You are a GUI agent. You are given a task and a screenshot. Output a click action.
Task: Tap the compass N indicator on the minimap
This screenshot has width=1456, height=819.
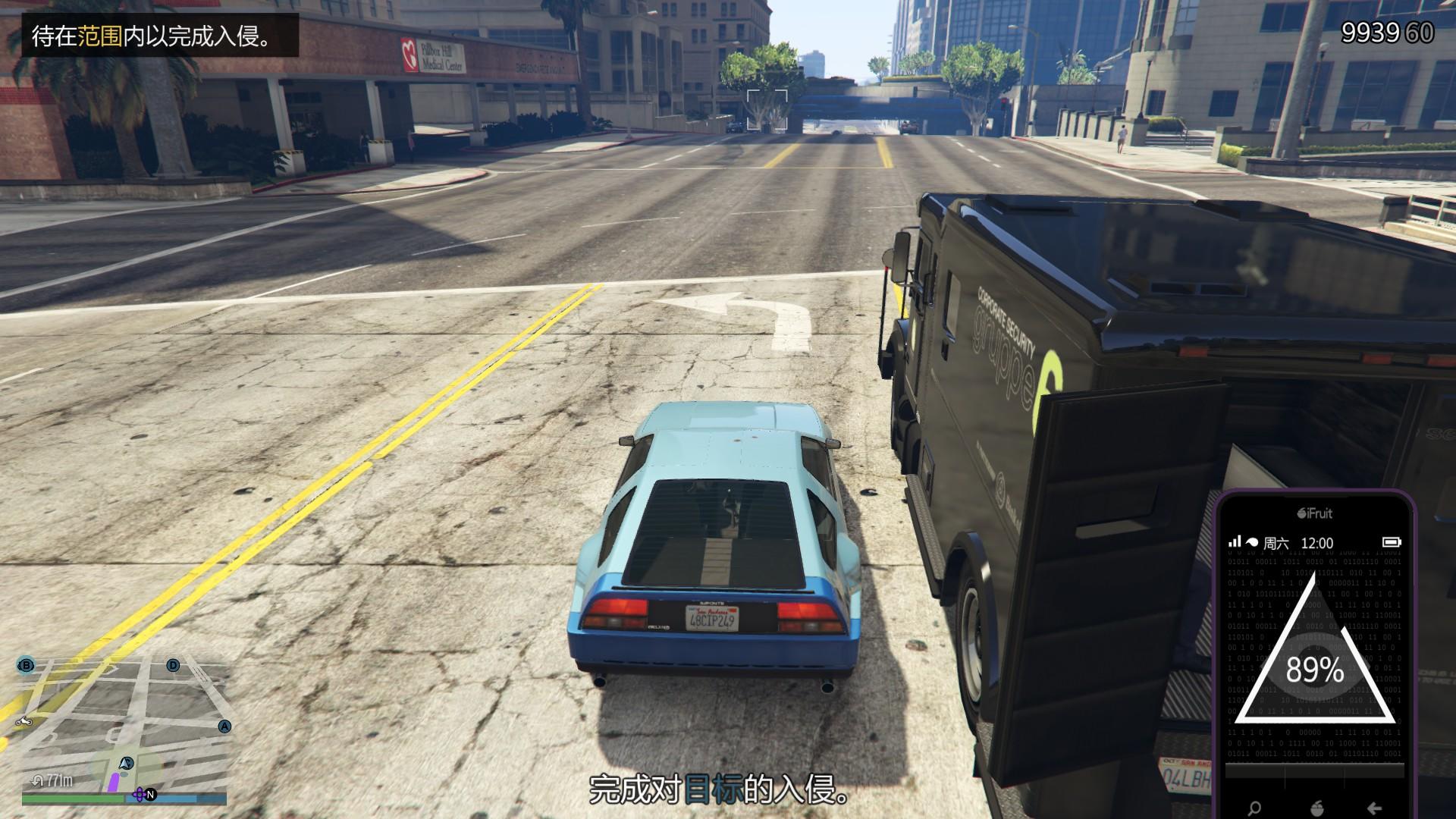pos(151,795)
